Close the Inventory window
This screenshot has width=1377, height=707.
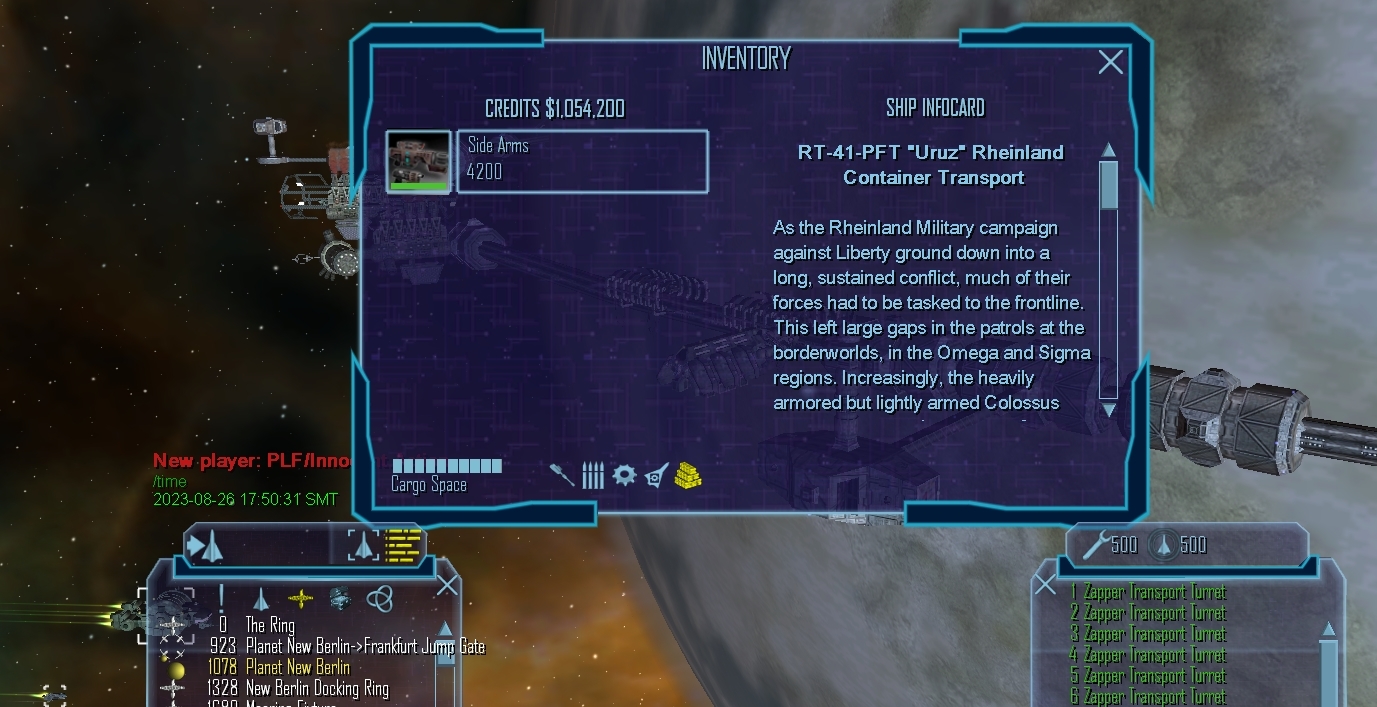(x=1110, y=62)
